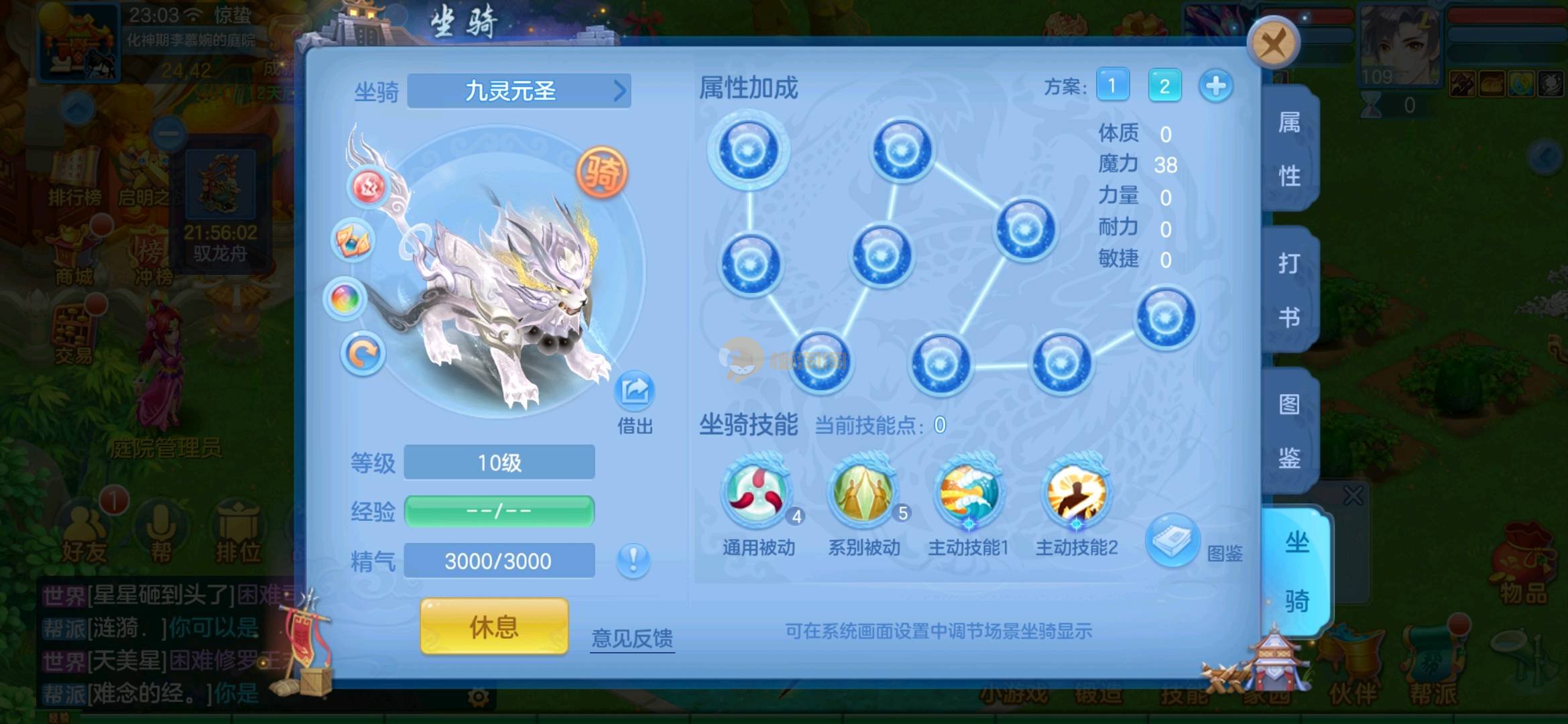The image size is (1568, 724).
Task: Close the mount panel
Action: tap(1272, 44)
